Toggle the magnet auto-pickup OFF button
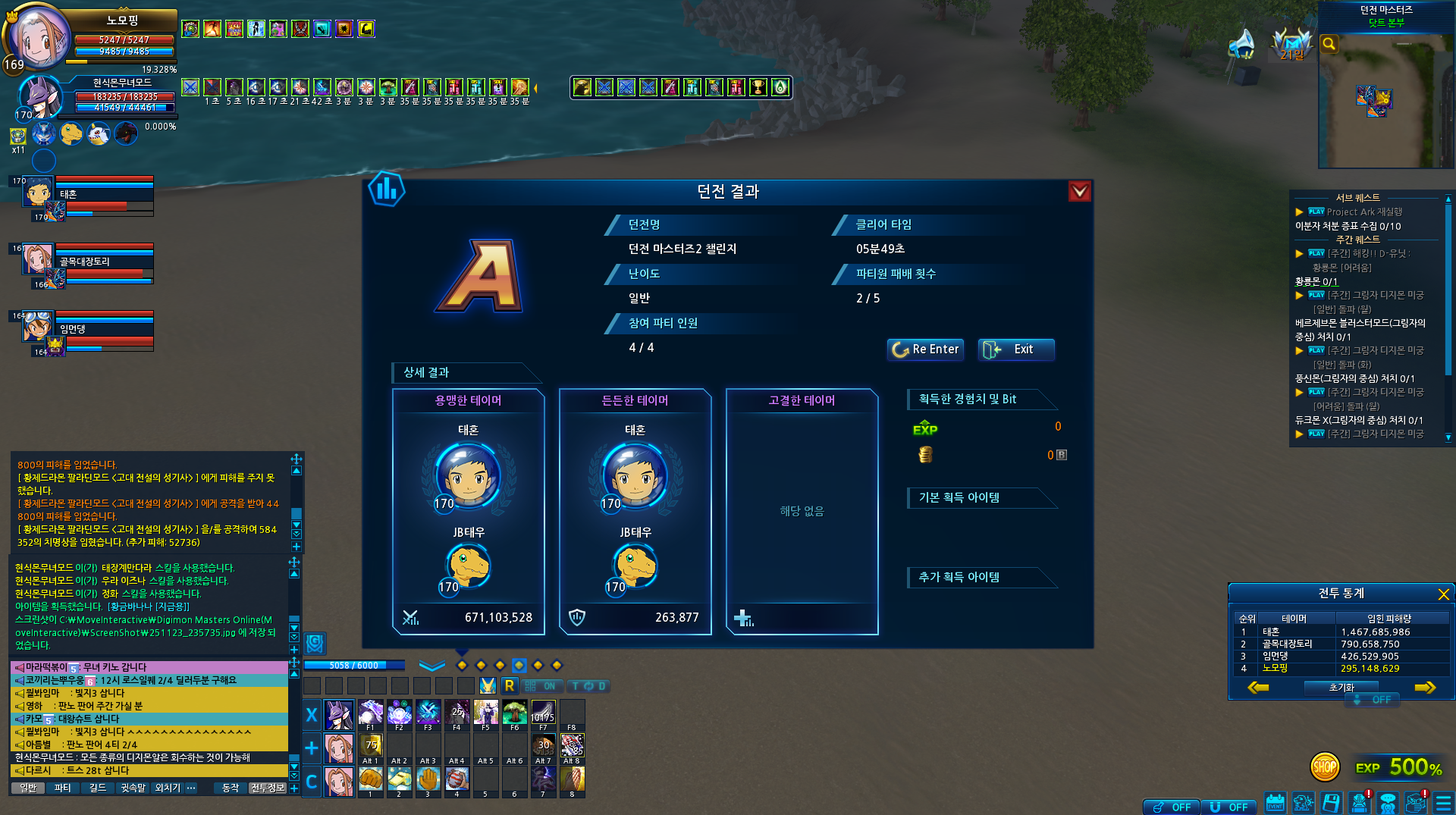The height and width of the screenshot is (815, 1456). pyautogui.click(x=1229, y=807)
